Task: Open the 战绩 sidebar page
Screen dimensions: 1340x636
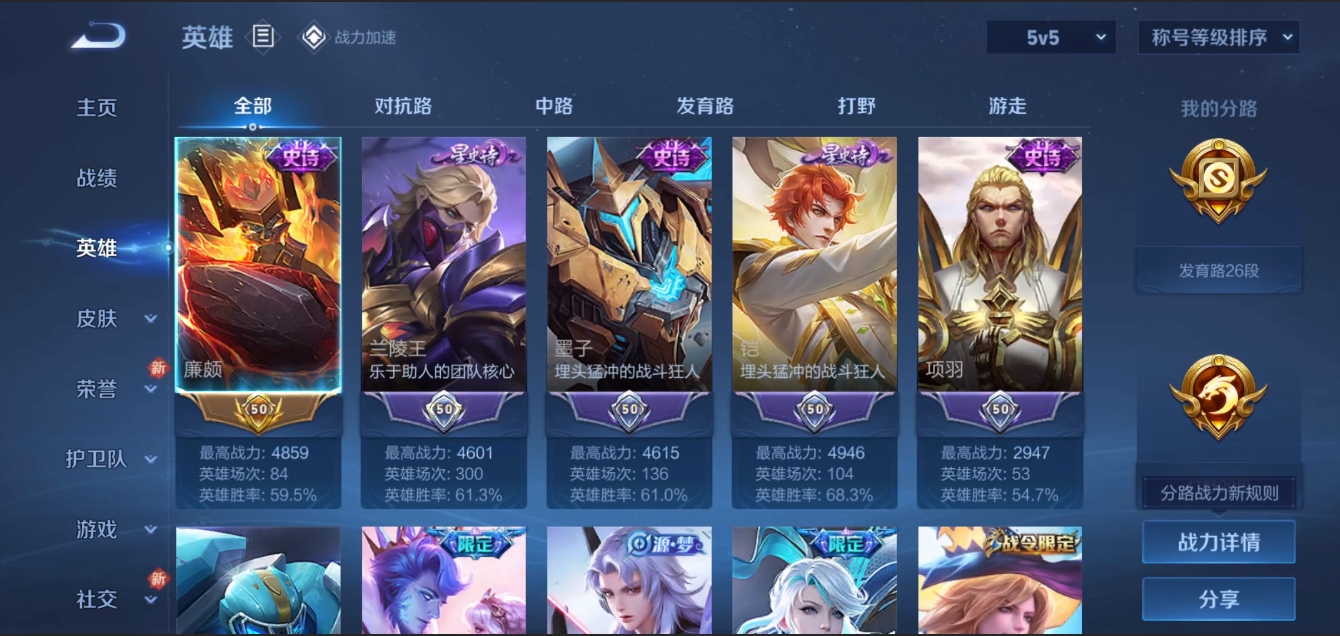Action: pyautogui.click(x=97, y=178)
